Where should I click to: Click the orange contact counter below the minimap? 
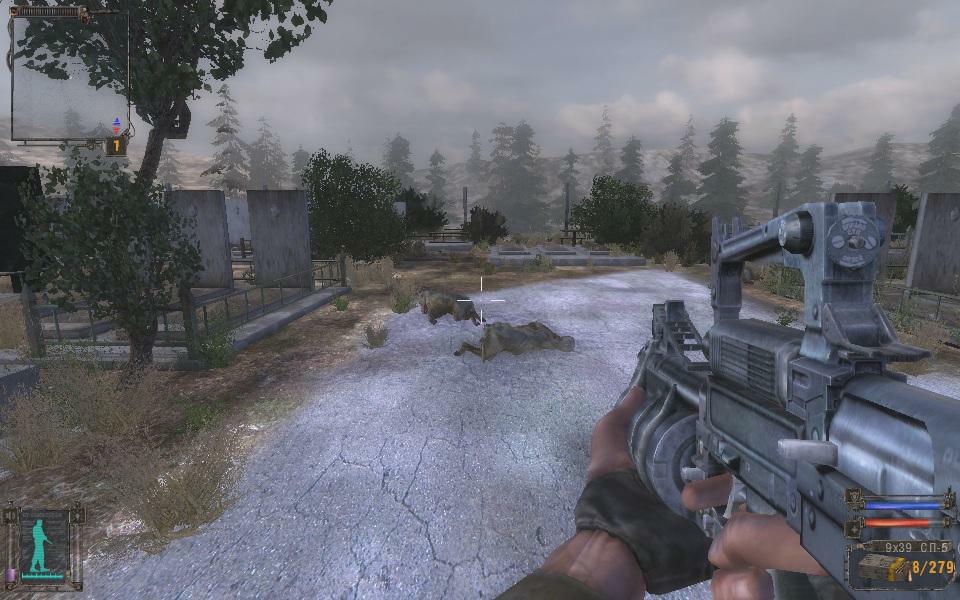pyautogui.click(x=116, y=146)
